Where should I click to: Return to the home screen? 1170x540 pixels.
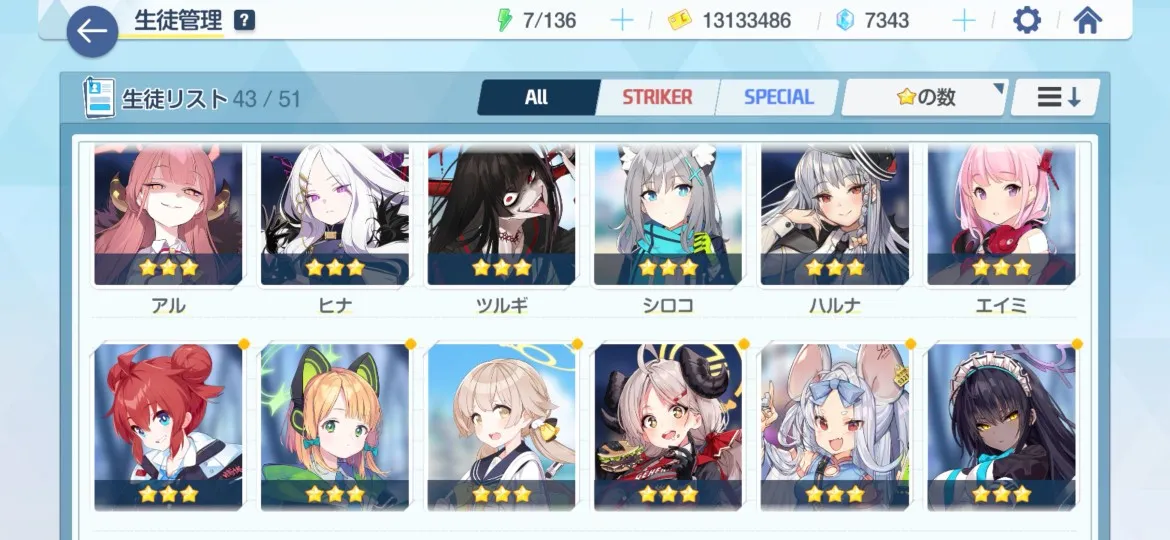click(x=1087, y=20)
